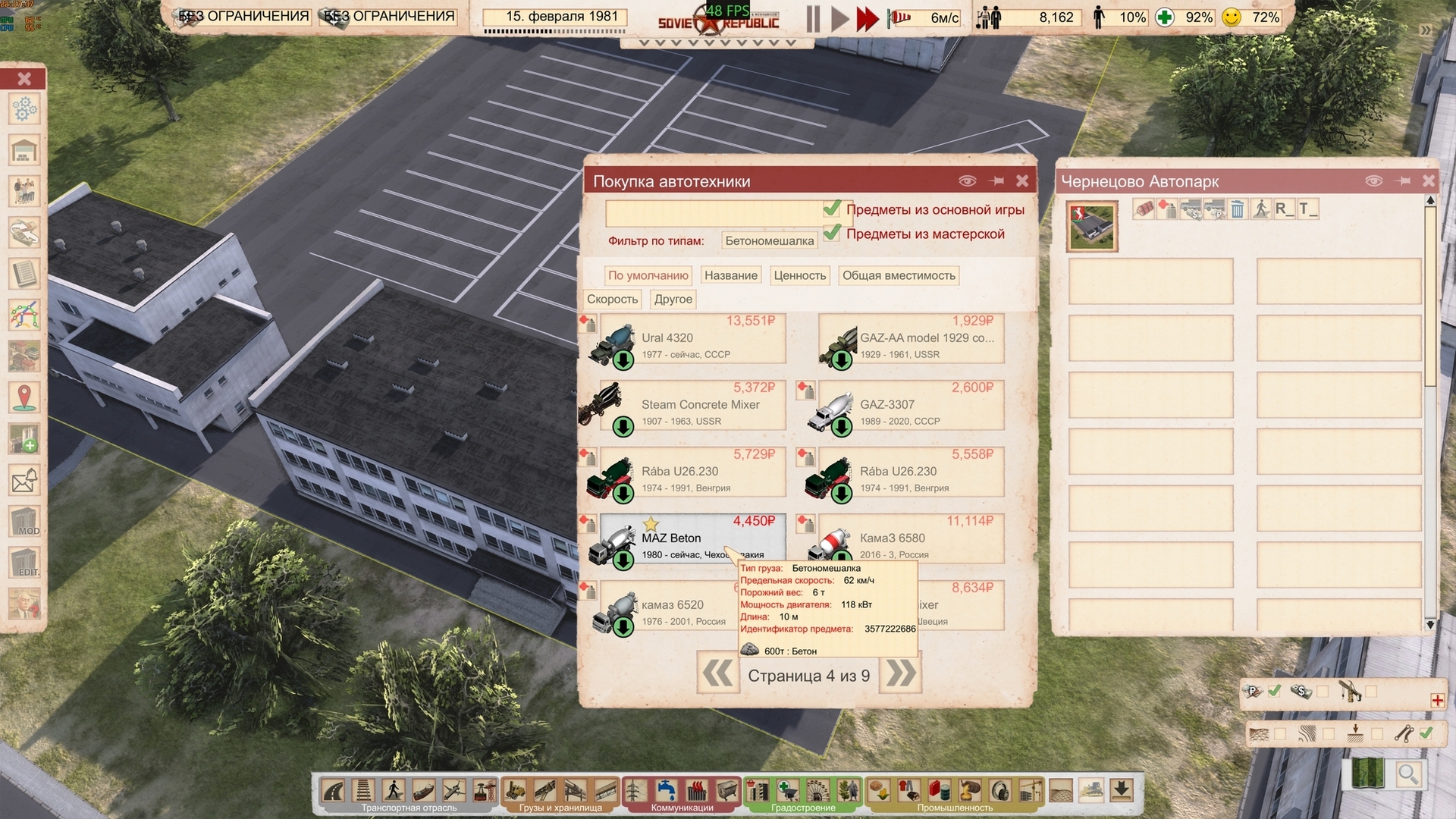Select the Steam Concrete Mixer entry
This screenshot has height=819, width=1456.
(x=692, y=406)
